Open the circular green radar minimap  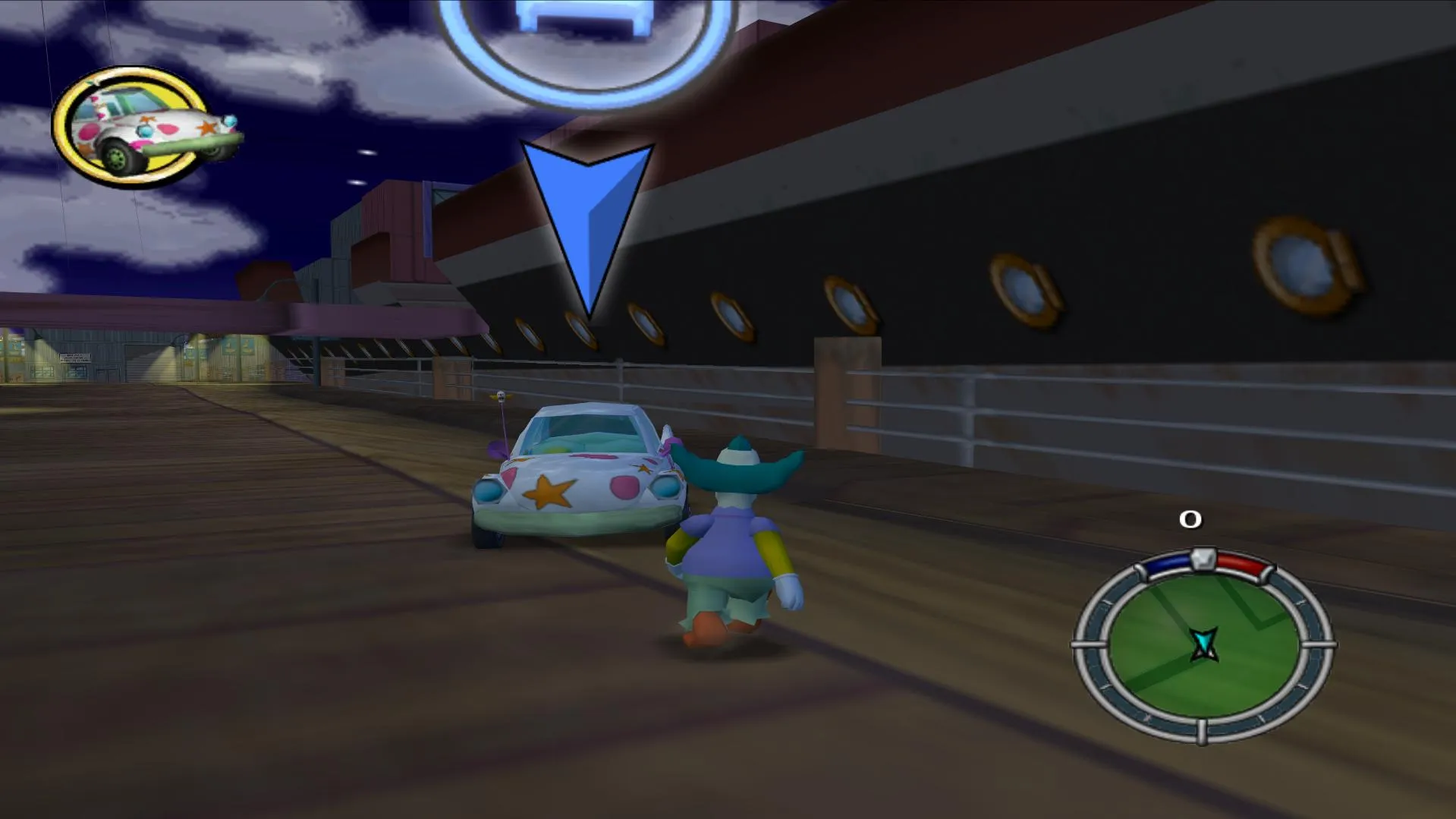coord(1203,647)
